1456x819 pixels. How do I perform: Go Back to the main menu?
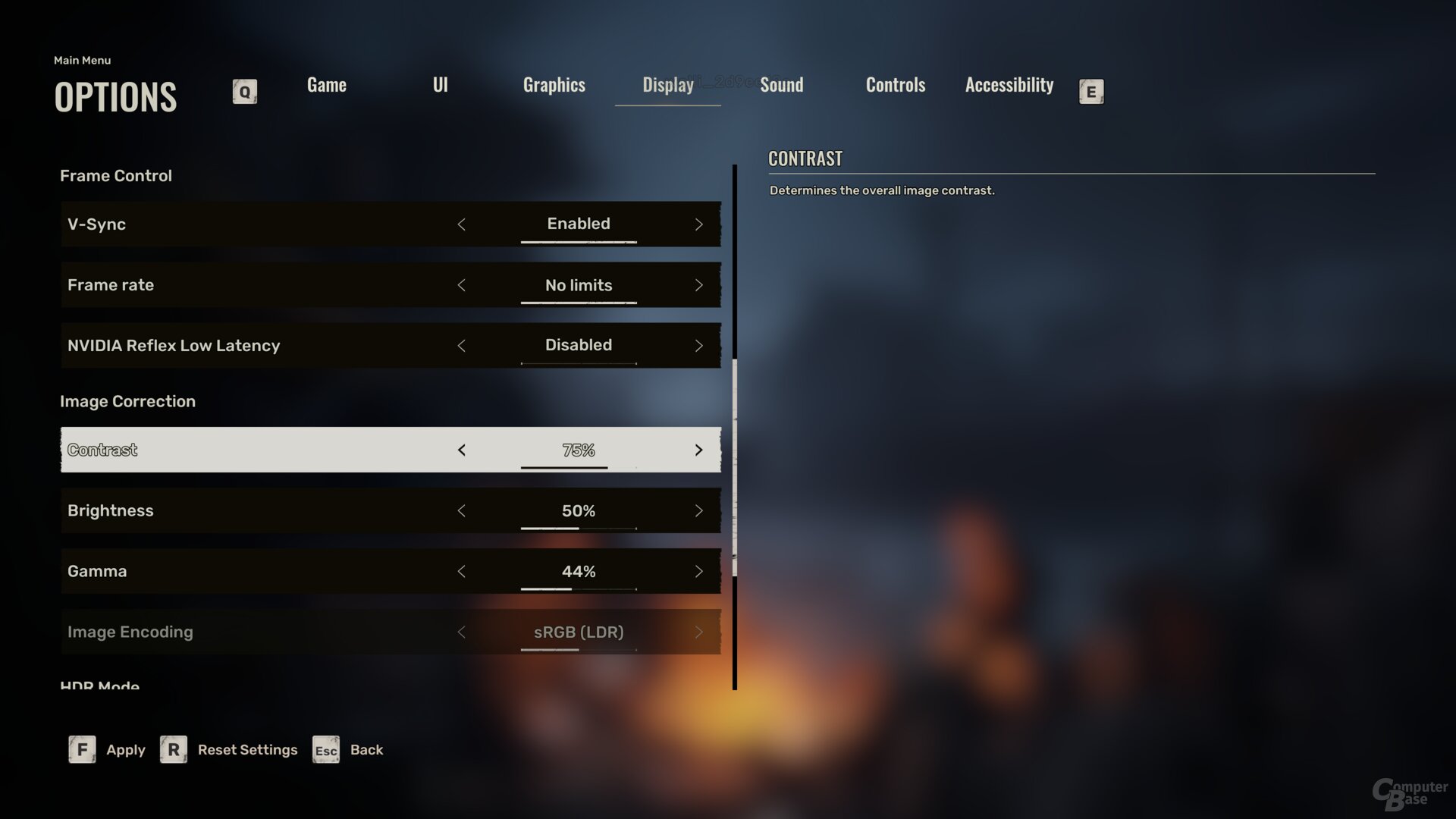[348, 750]
